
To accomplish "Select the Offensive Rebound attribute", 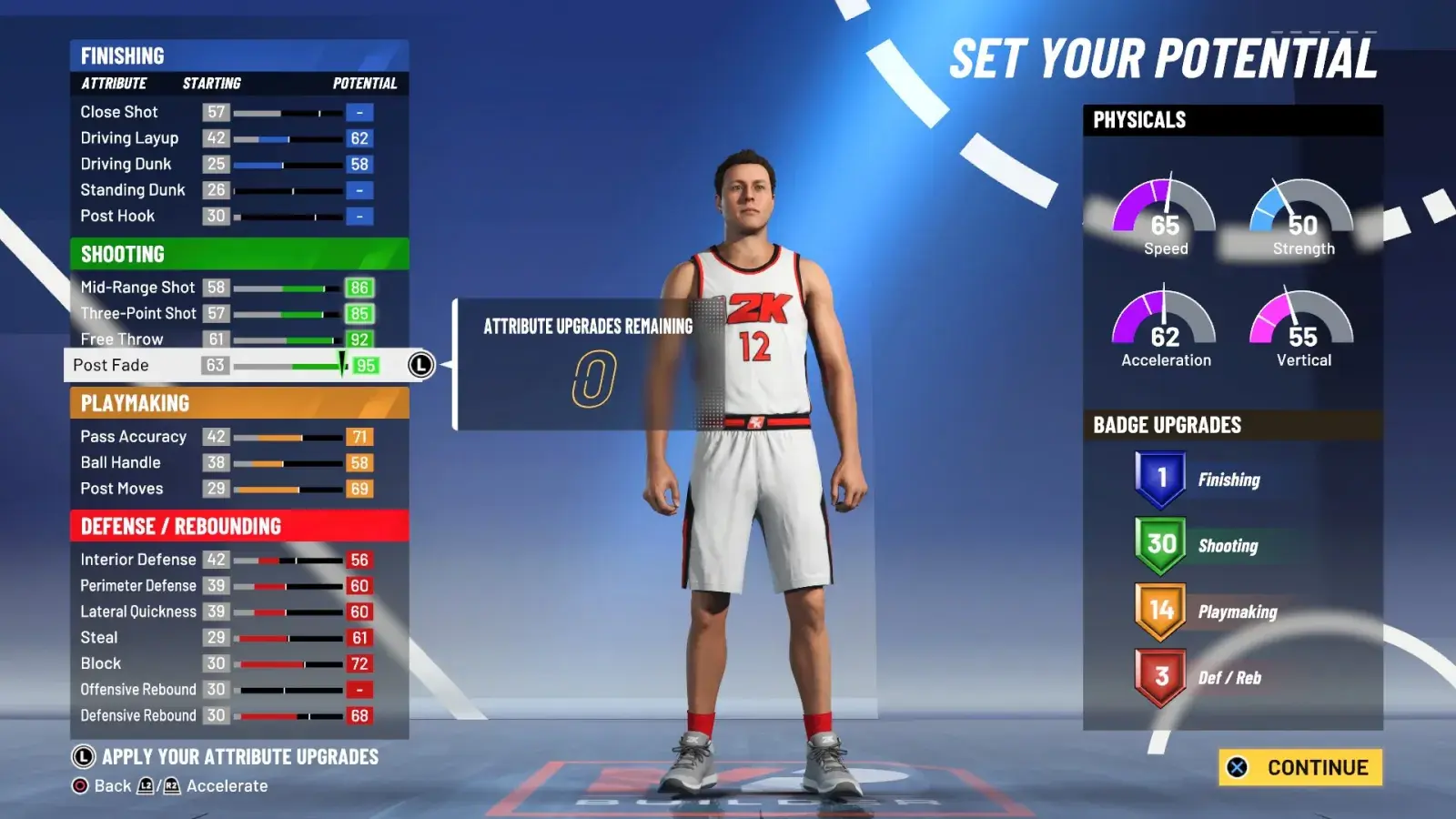I will pos(138,690).
